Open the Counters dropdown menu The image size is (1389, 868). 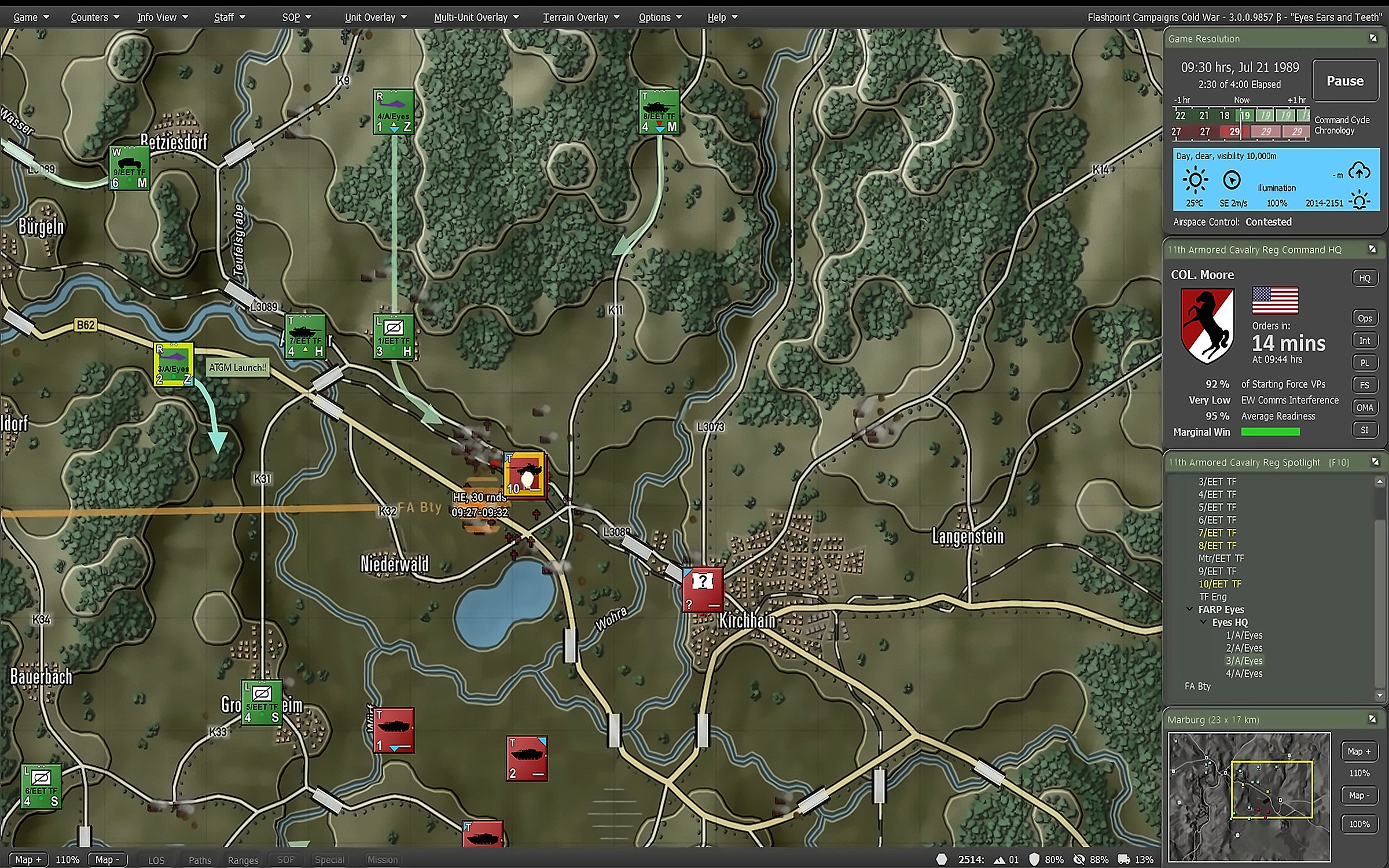pyautogui.click(x=94, y=17)
